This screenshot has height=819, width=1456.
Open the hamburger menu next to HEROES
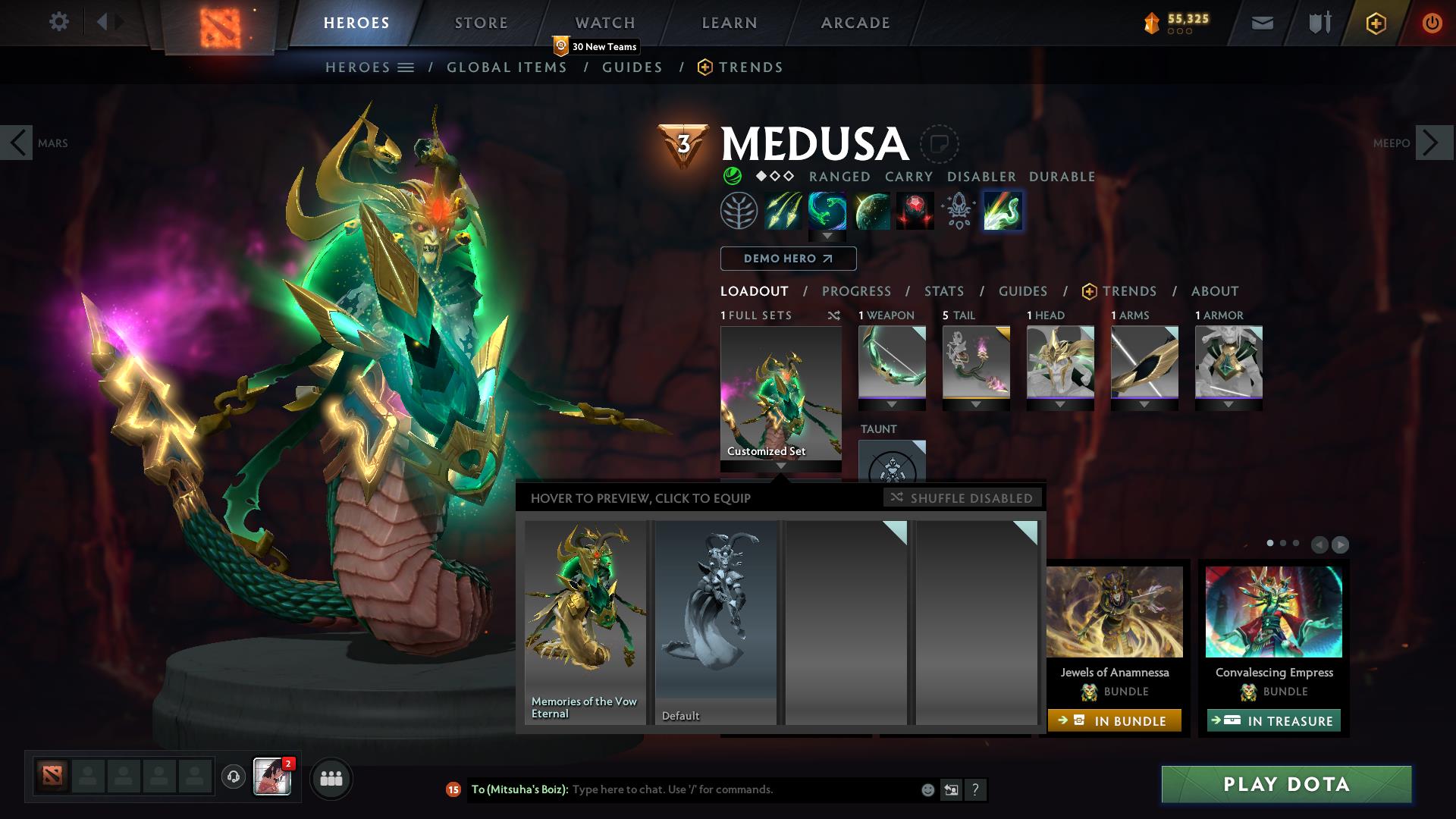pyautogui.click(x=406, y=67)
